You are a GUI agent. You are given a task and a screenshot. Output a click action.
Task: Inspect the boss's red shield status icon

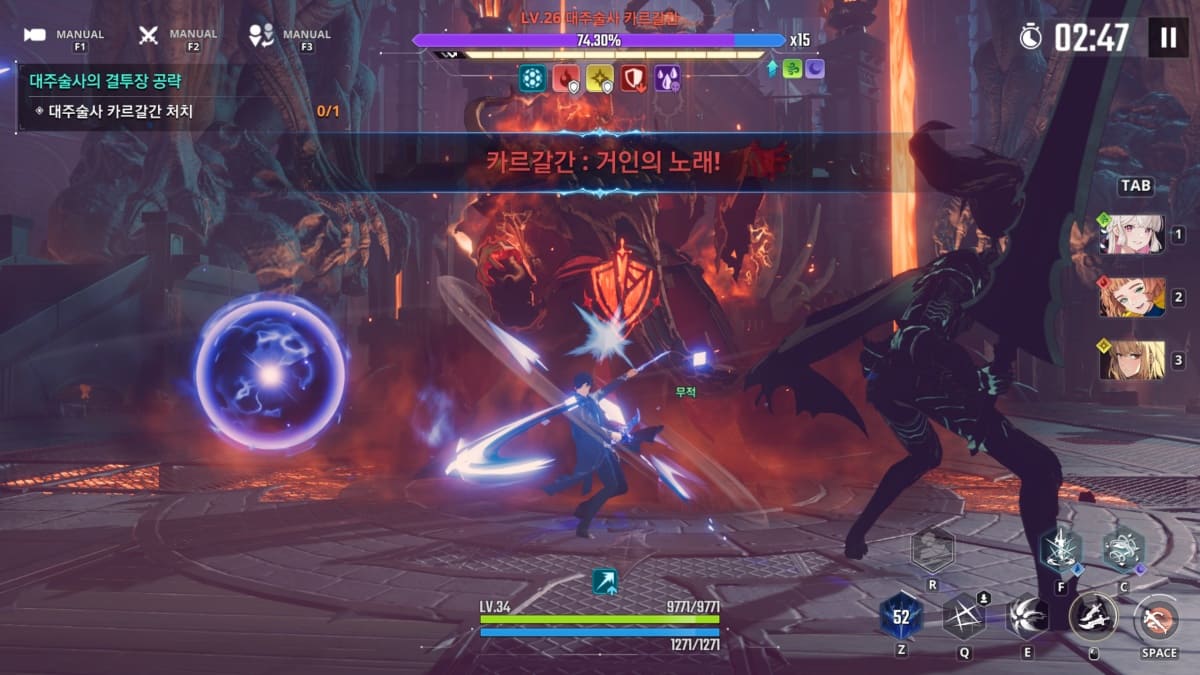(633, 79)
